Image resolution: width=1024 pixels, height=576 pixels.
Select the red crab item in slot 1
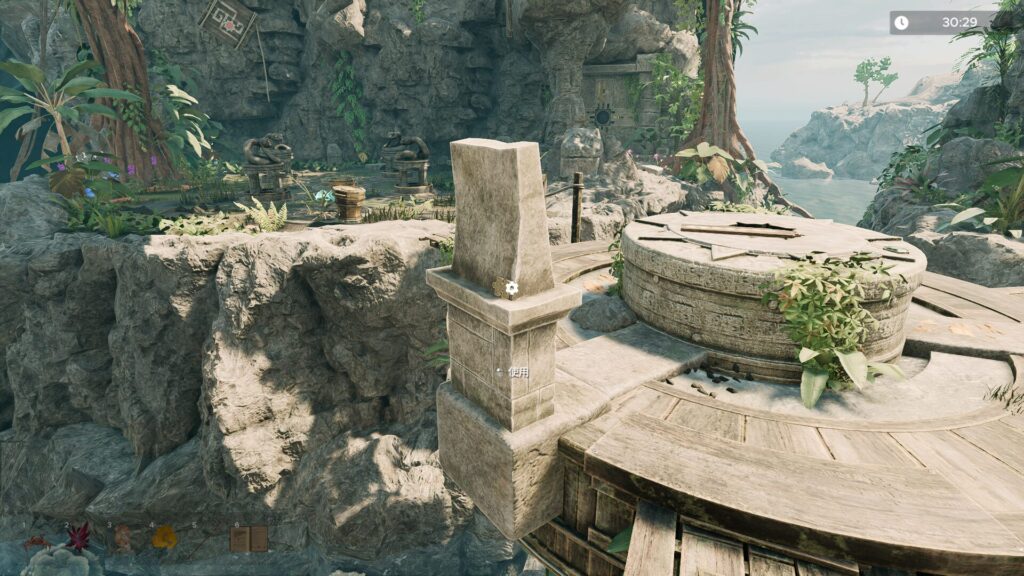(x=37, y=541)
